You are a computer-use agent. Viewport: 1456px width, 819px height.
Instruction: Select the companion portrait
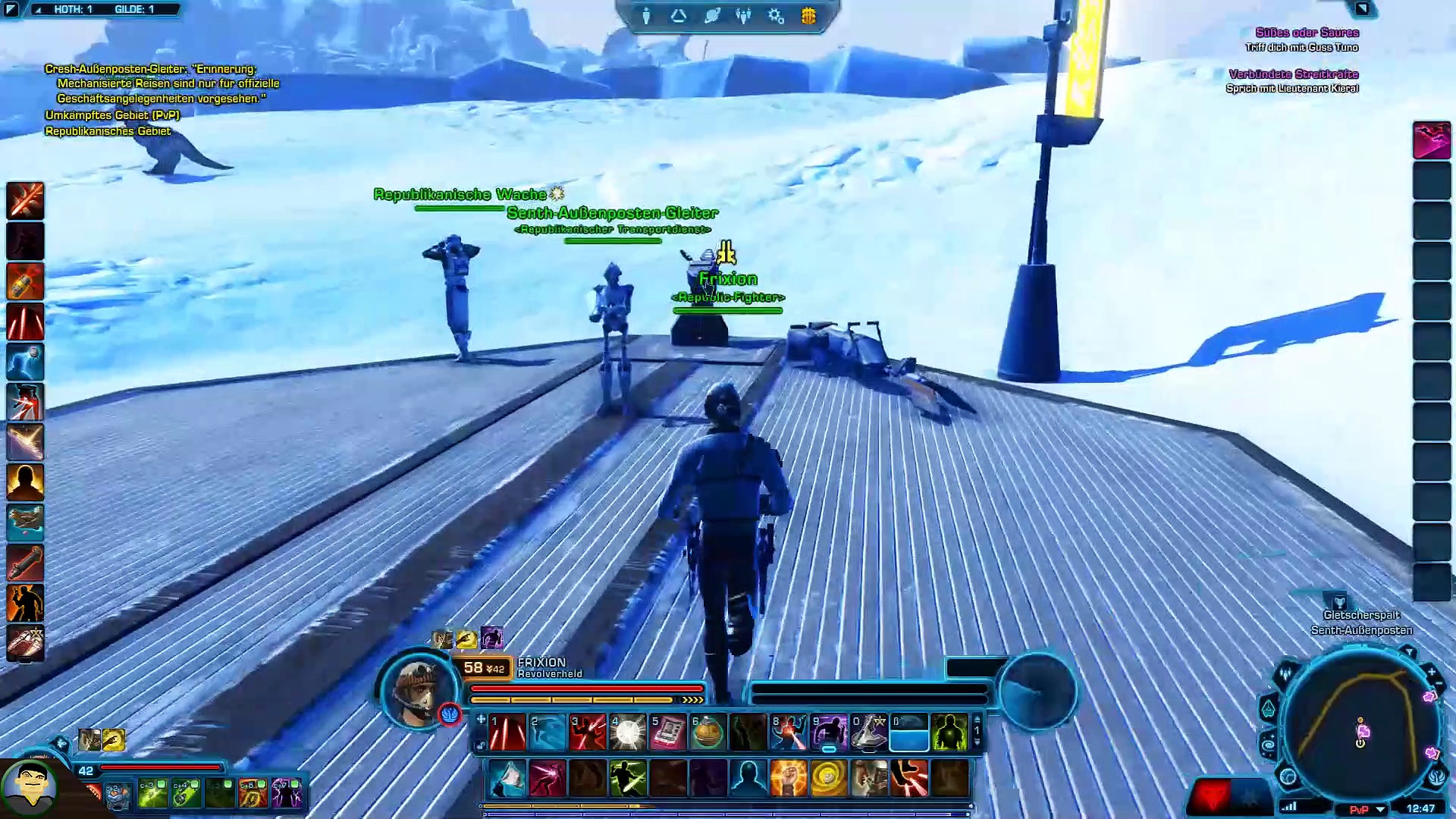[x=29, y=786]
